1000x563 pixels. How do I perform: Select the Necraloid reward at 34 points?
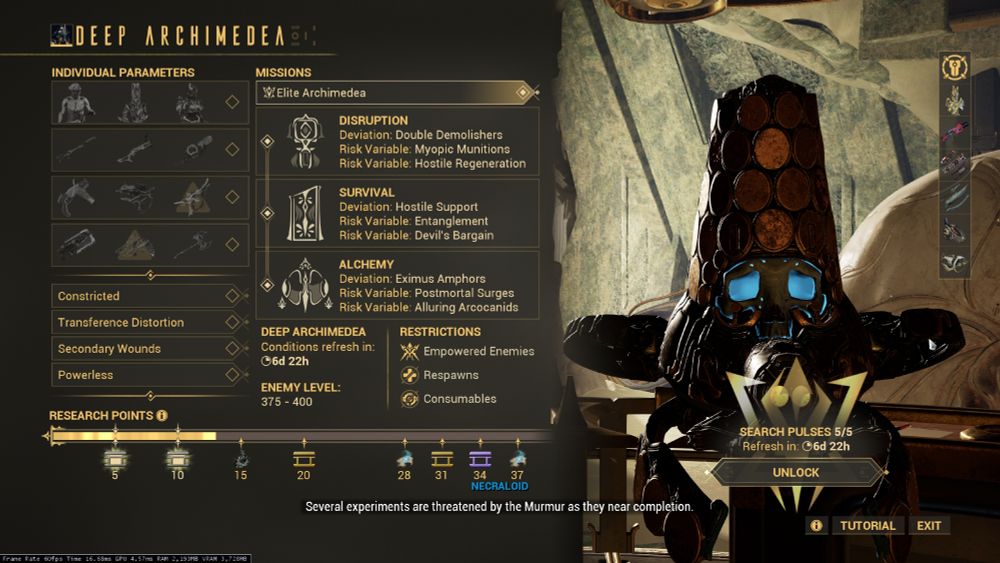[480, 459]
